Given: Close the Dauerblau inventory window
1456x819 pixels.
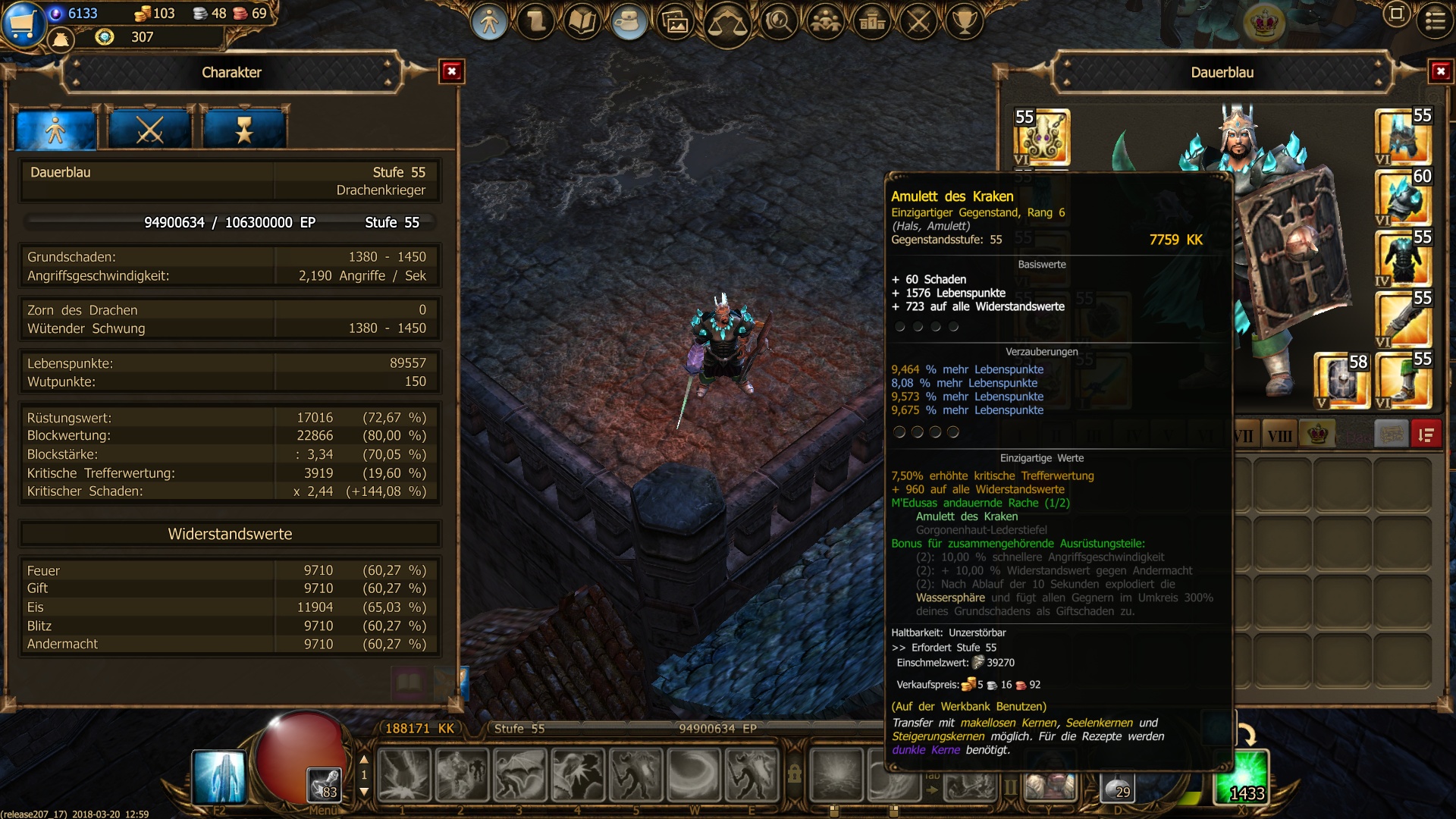Looking at the screenshot, I should [1440, 72].
